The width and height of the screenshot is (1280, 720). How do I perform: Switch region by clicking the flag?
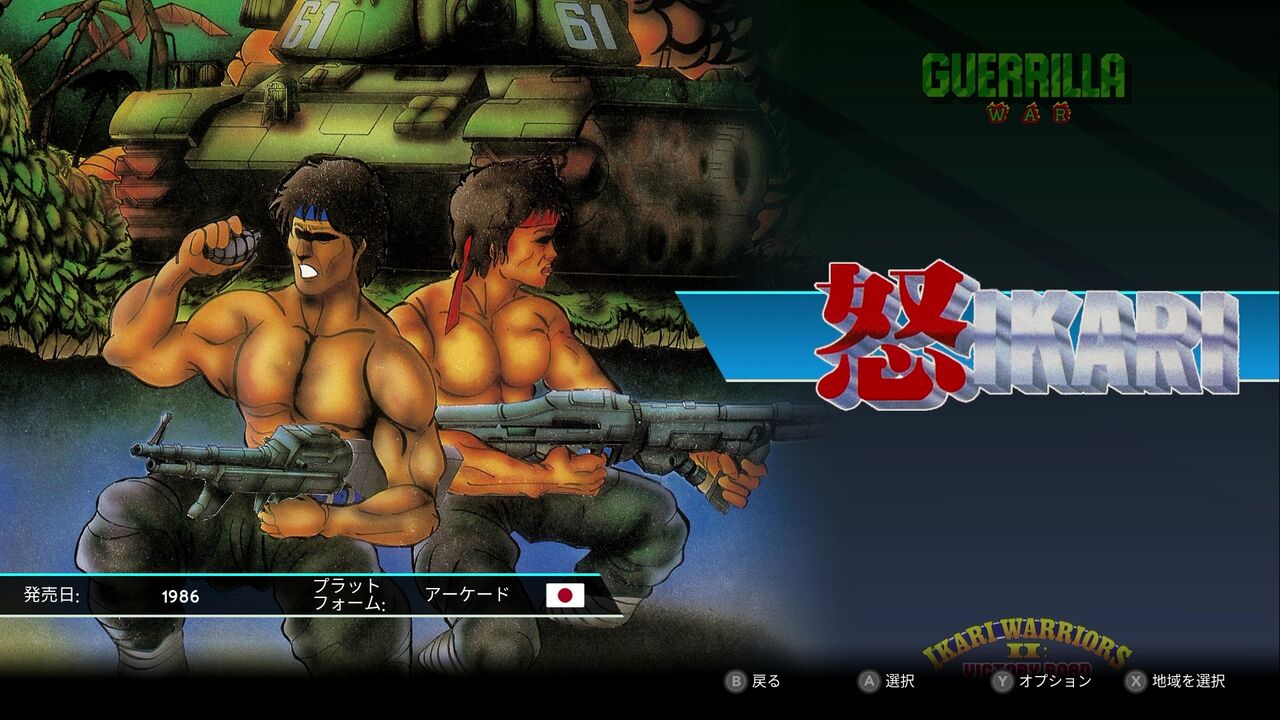[x=566, y=597]
